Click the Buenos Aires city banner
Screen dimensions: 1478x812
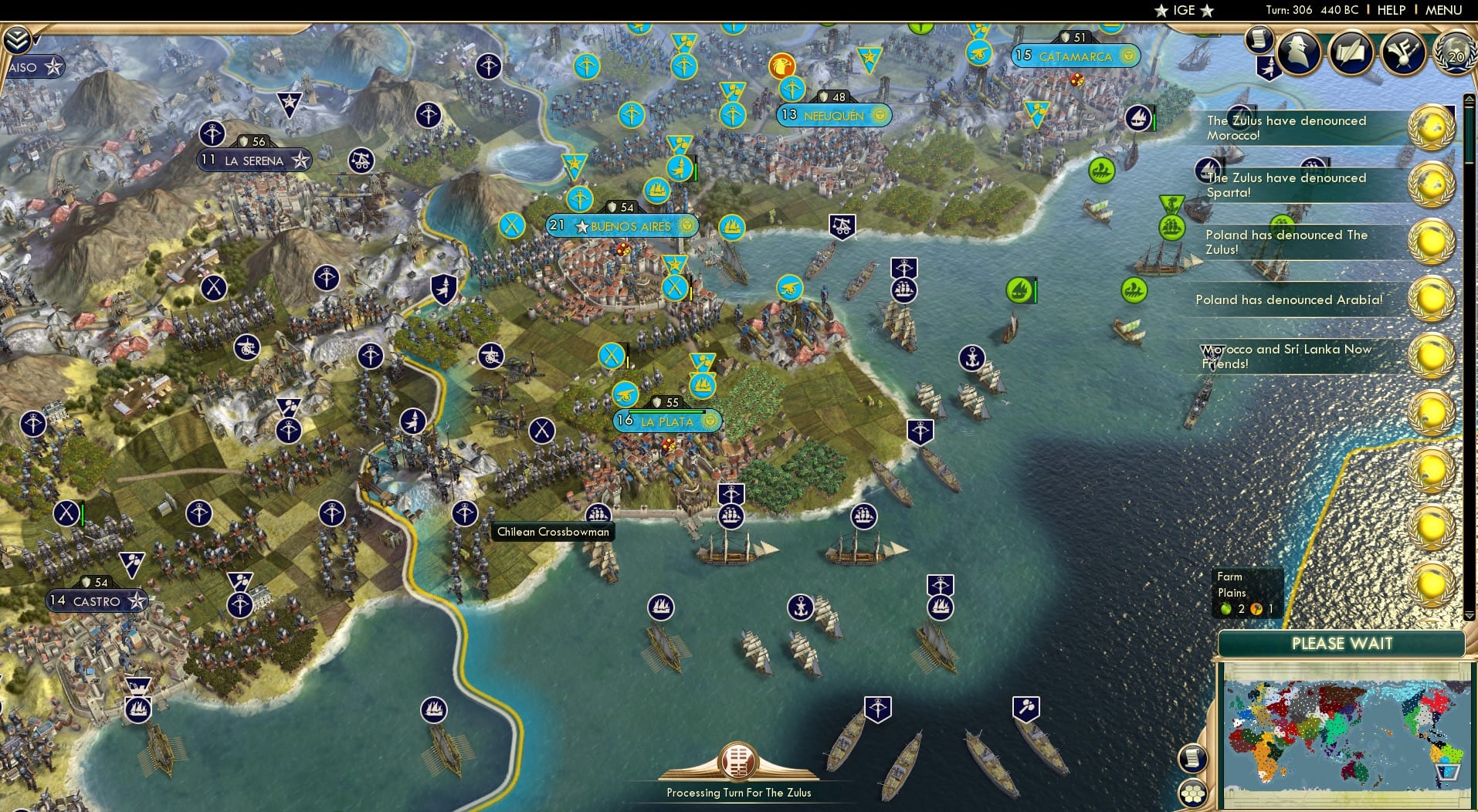pyautogui.click(x=622, y=226)
